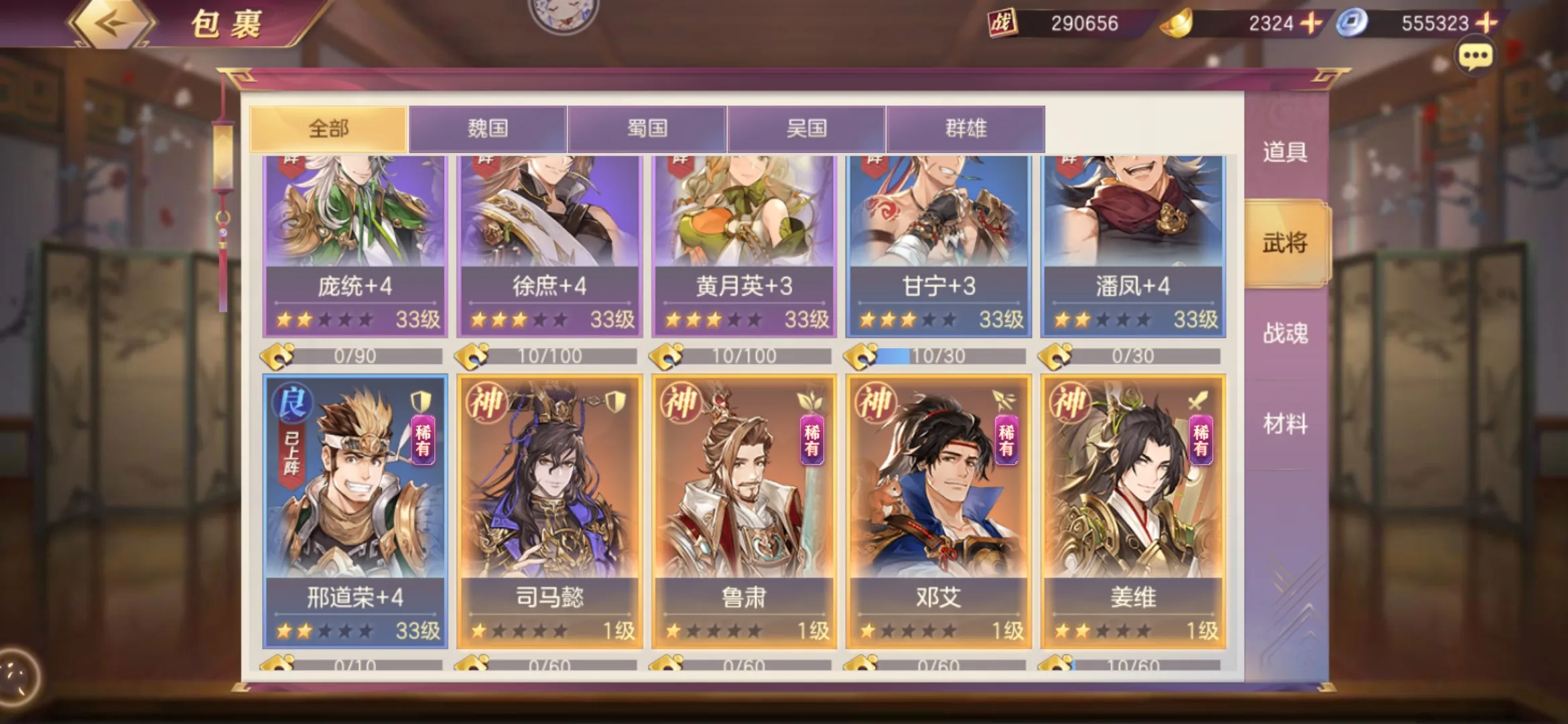Open the 道具 sidebar tab

1287,153
